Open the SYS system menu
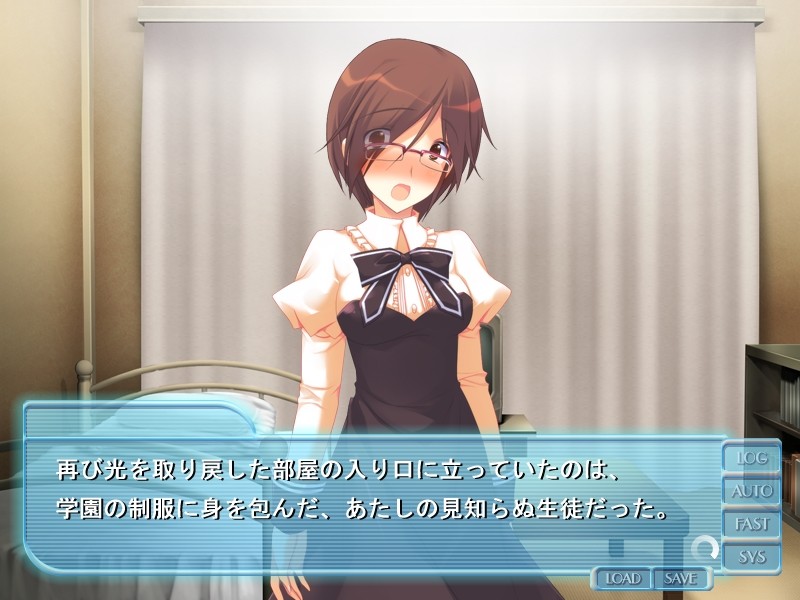This screenshot has width=800, height=600. pyautogui.click(x=751, y=557)
